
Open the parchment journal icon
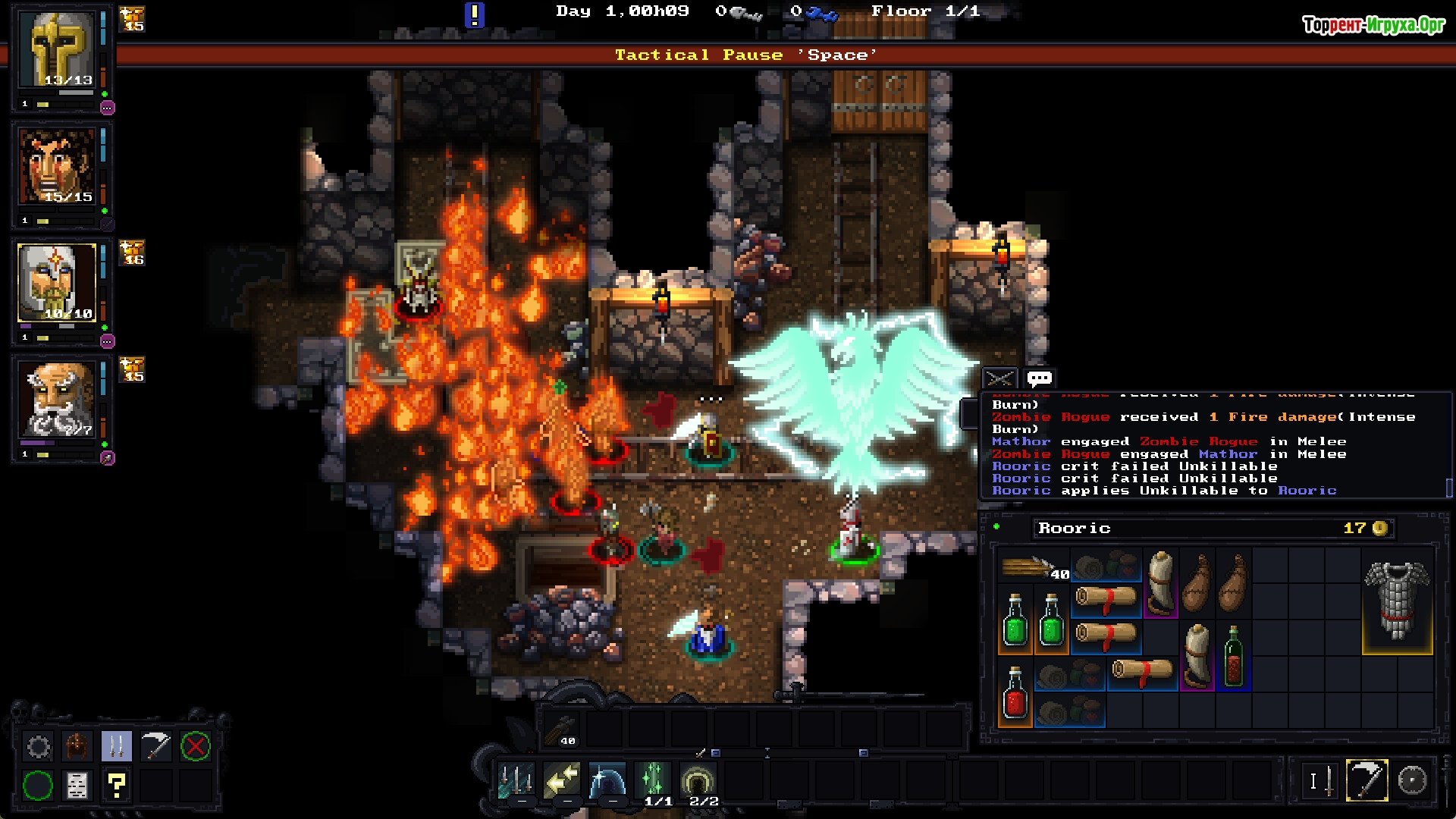pos(77,786)
